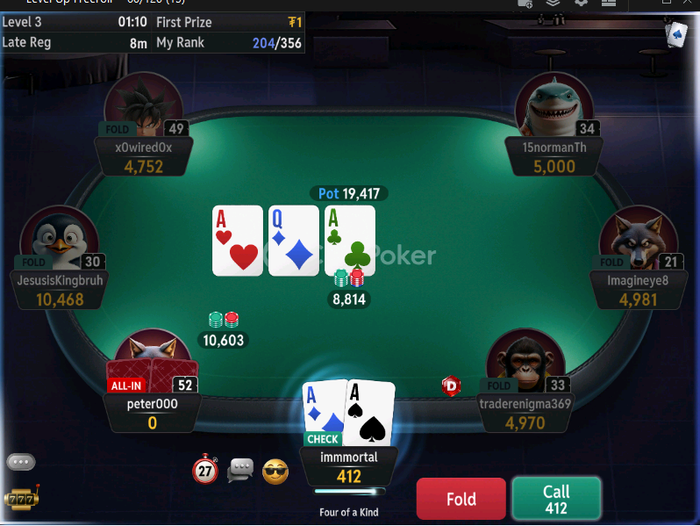Open the 777 slot machine icon

tap(19, 498)
